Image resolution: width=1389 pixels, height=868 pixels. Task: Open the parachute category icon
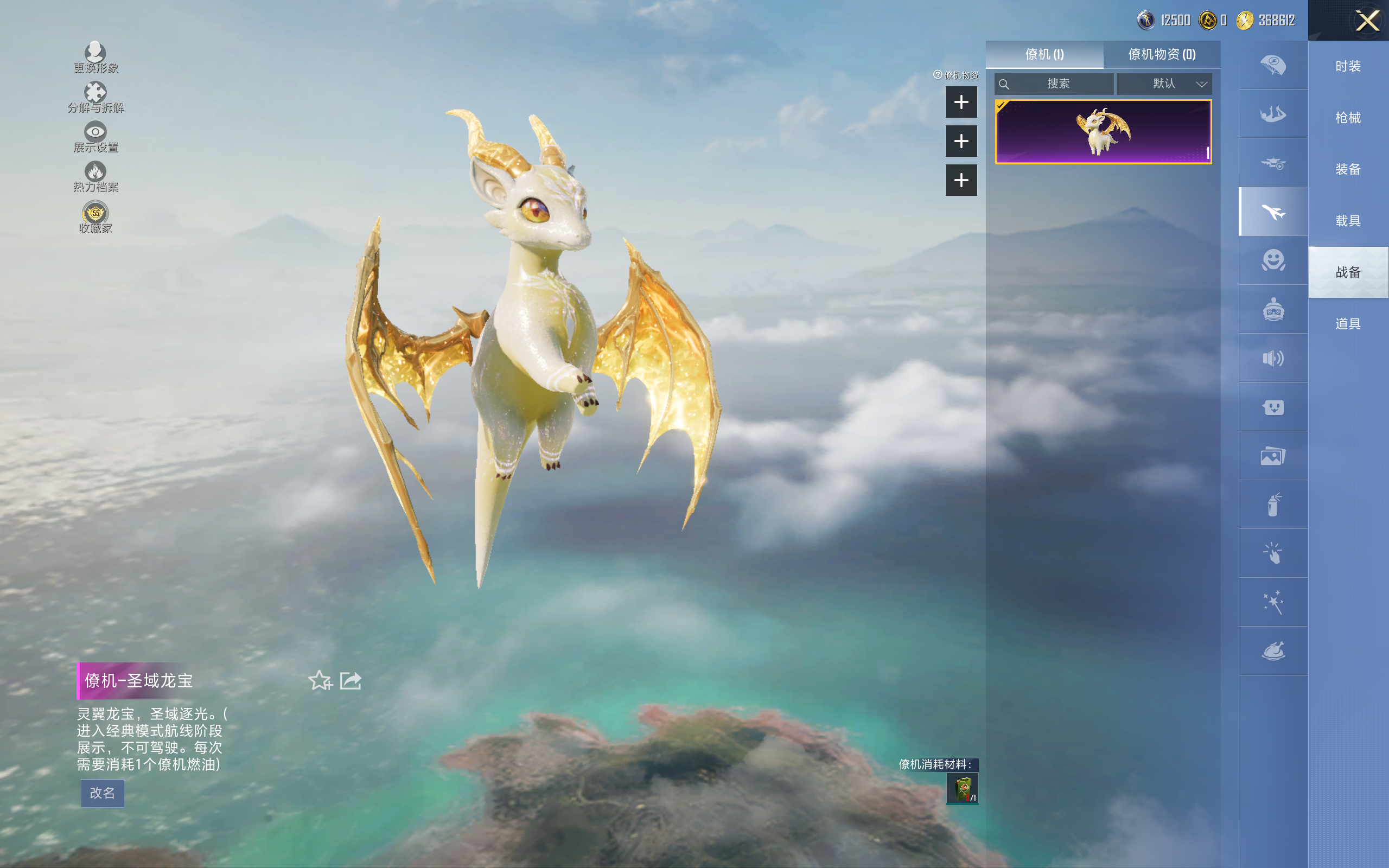1272,65
